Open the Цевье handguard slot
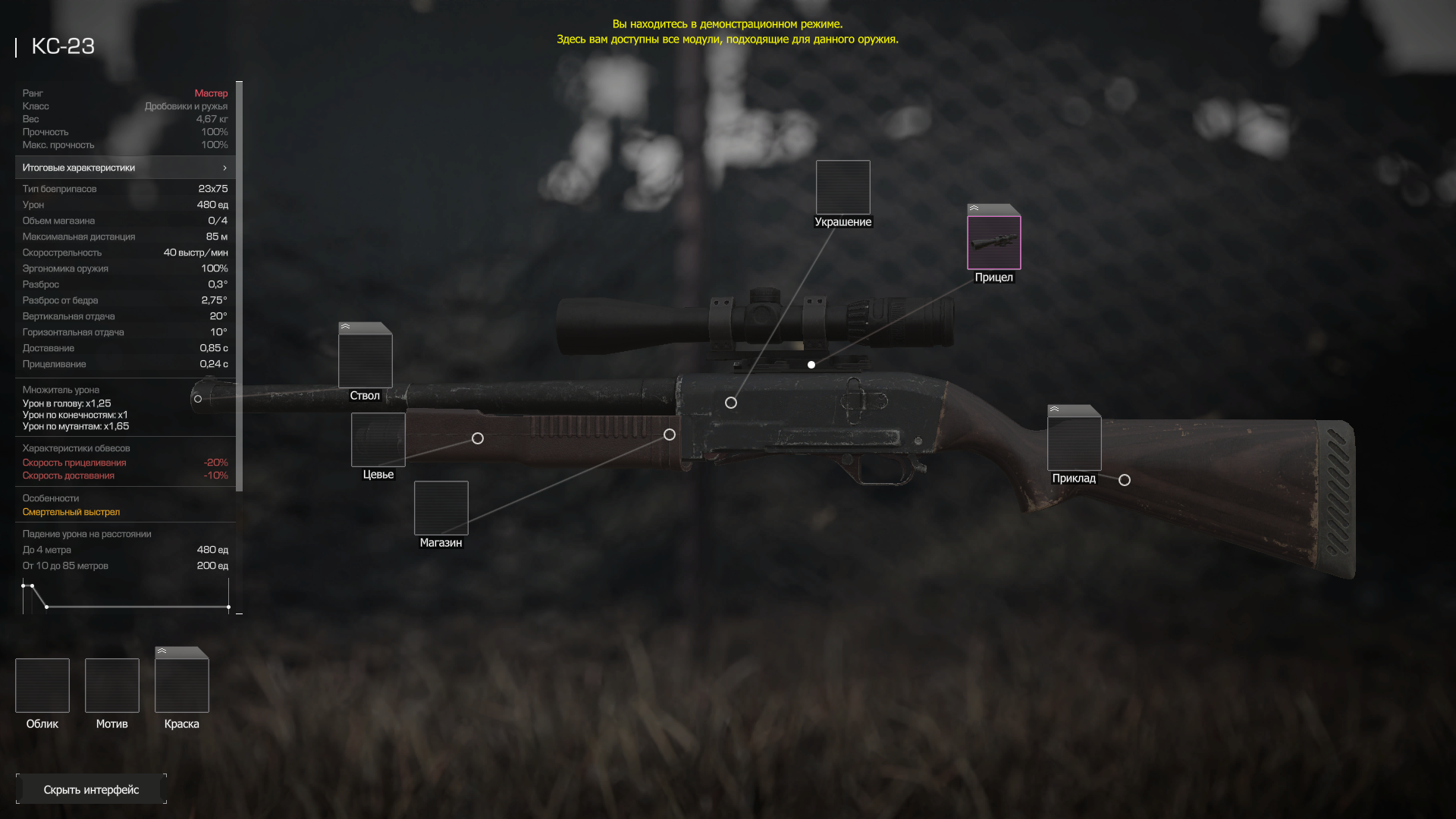 (378, 440)
